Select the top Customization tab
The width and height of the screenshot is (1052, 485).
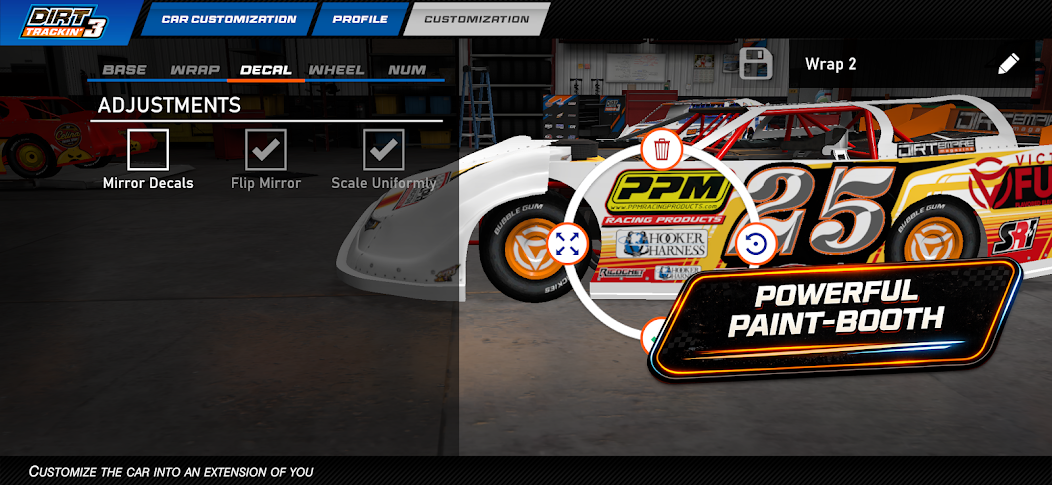tap(476, 19)
